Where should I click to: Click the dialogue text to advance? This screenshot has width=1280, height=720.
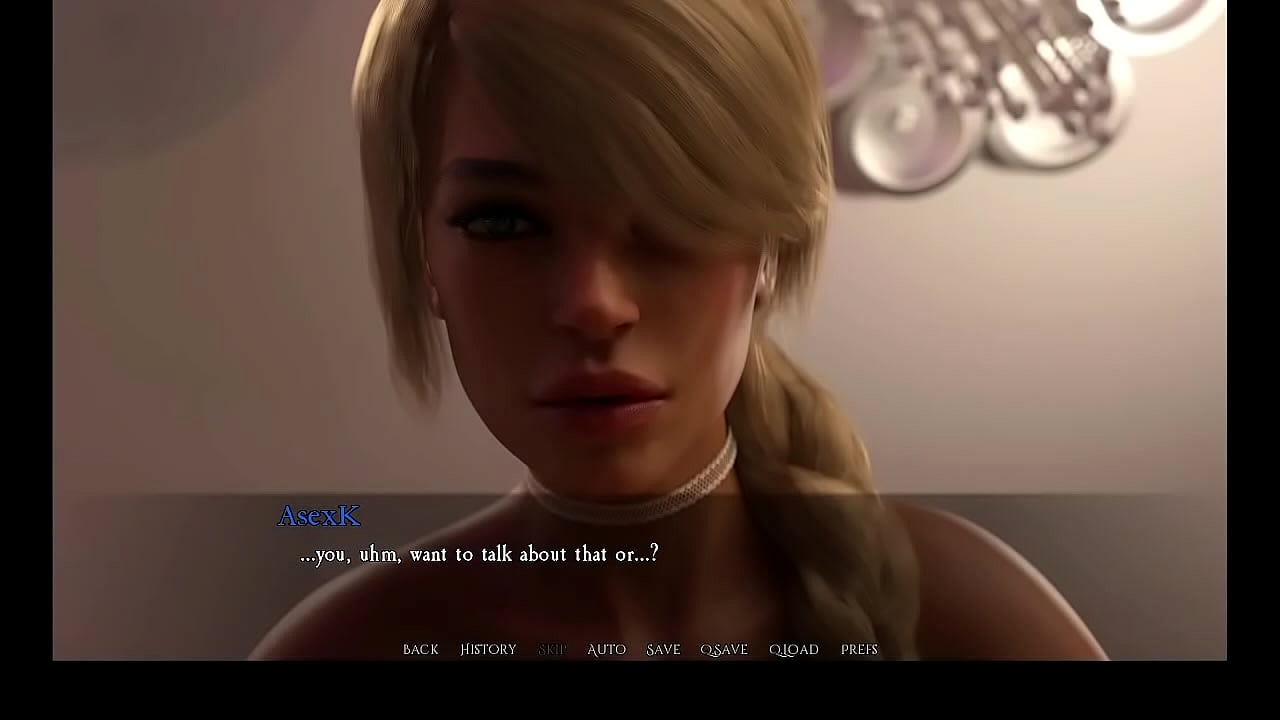tap(477, 553)
